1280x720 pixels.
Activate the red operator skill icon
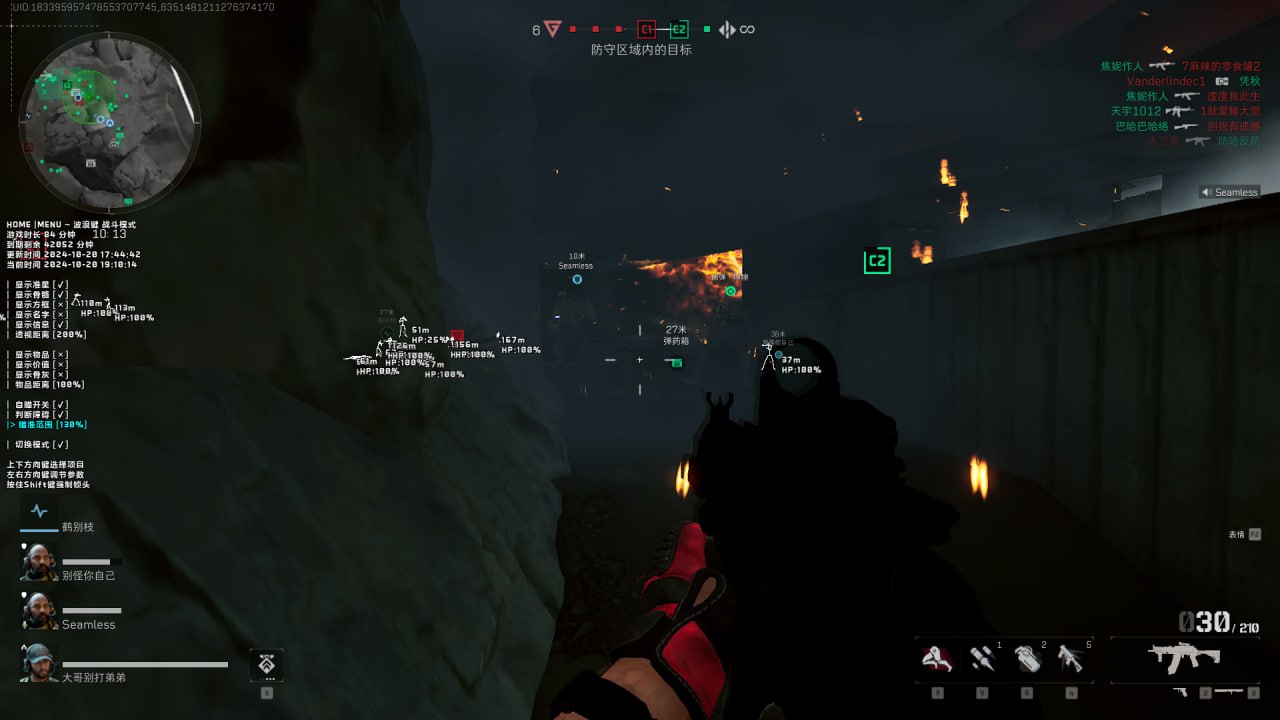pos(938,659)
